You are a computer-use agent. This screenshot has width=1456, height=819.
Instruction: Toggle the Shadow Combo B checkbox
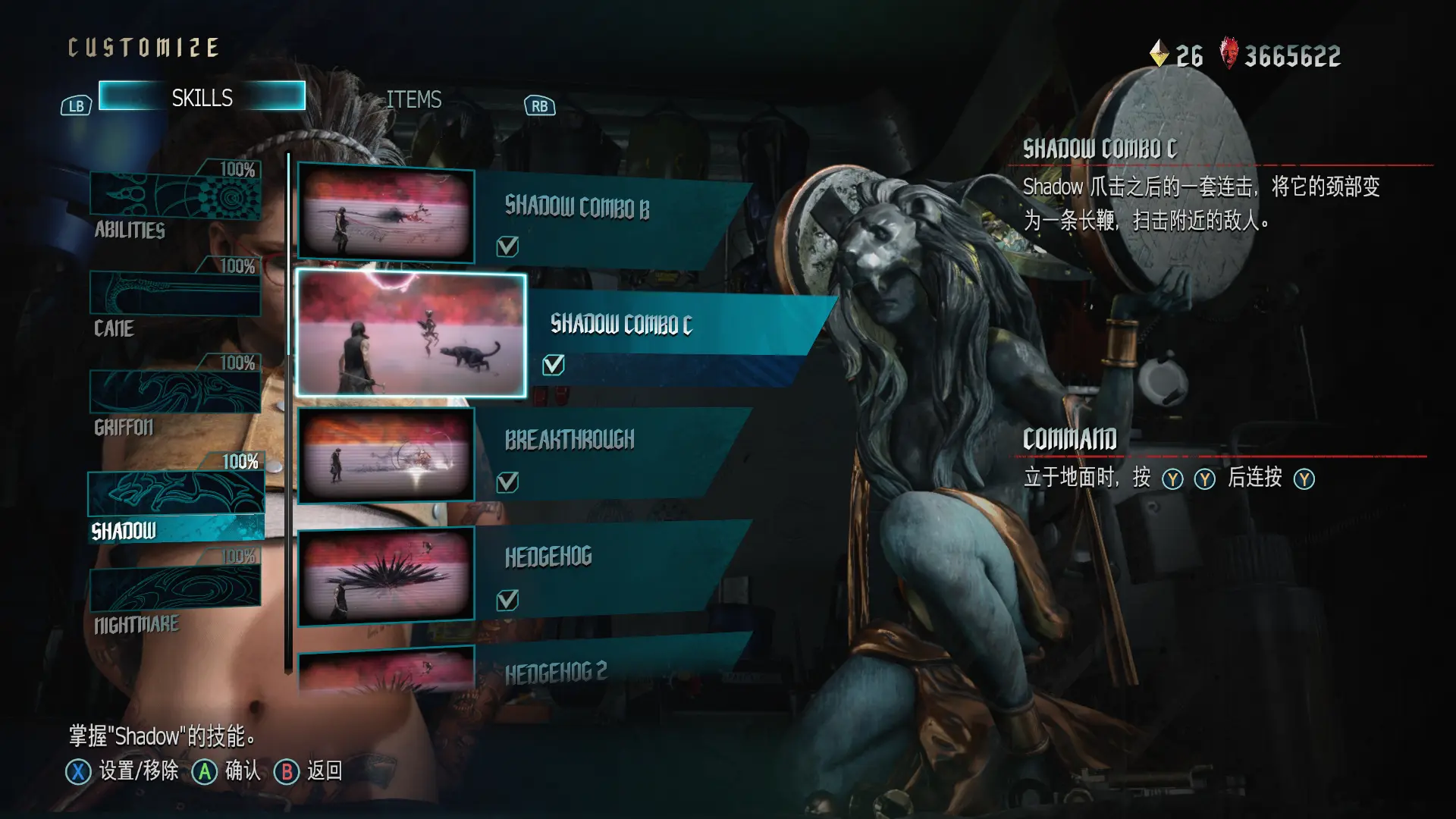[507, 246]
